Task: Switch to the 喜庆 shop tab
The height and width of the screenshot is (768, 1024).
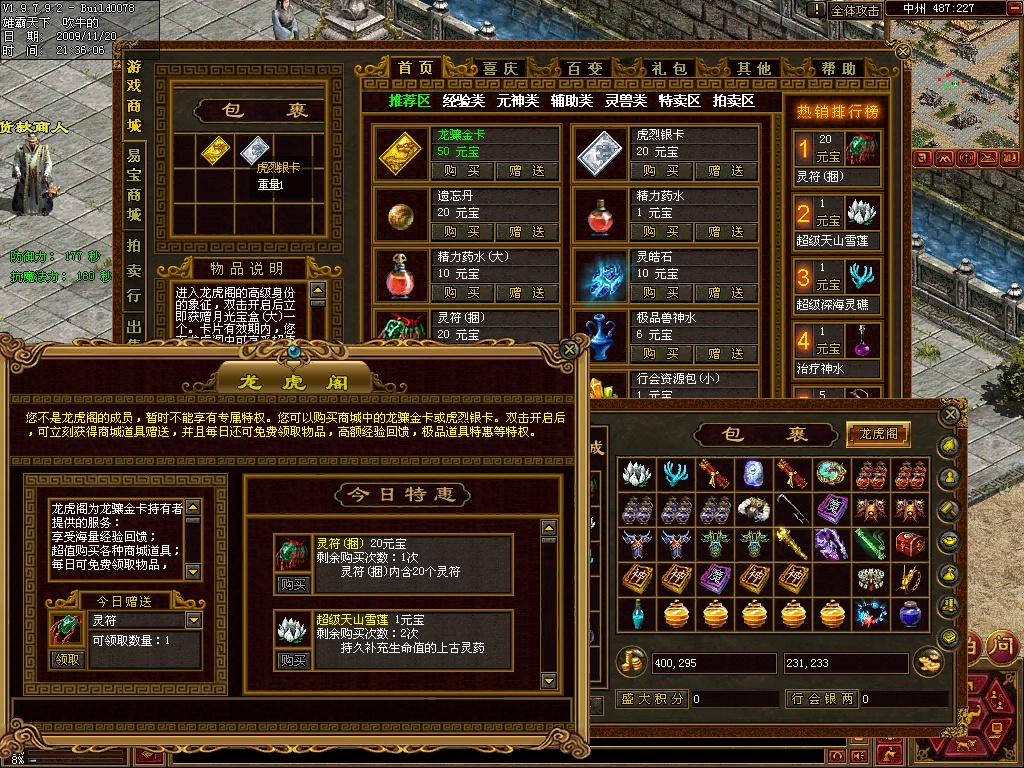Action: 500,69
